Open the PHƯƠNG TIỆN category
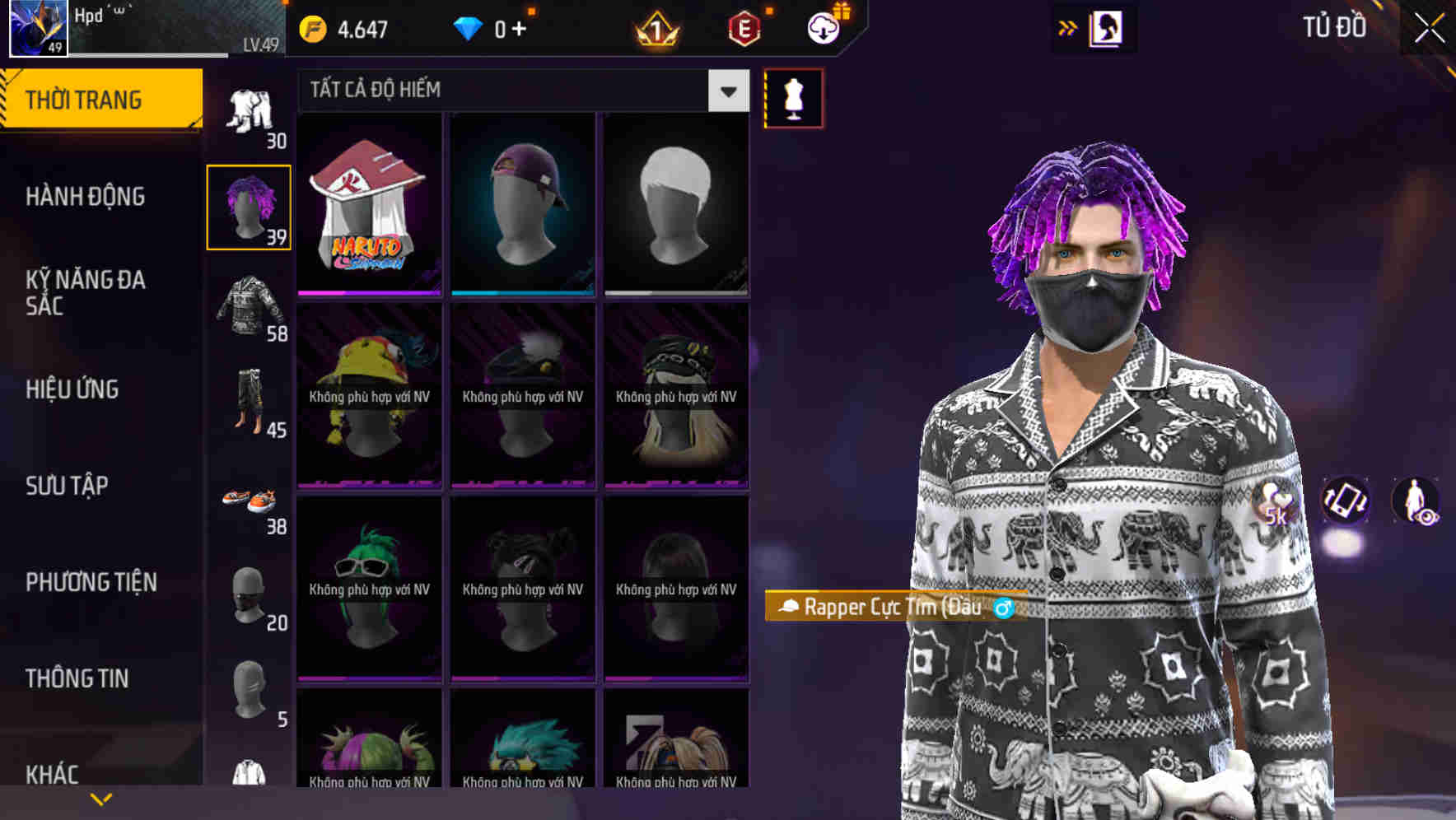This screenshot has height=820, width=1456. click(91, 581)
